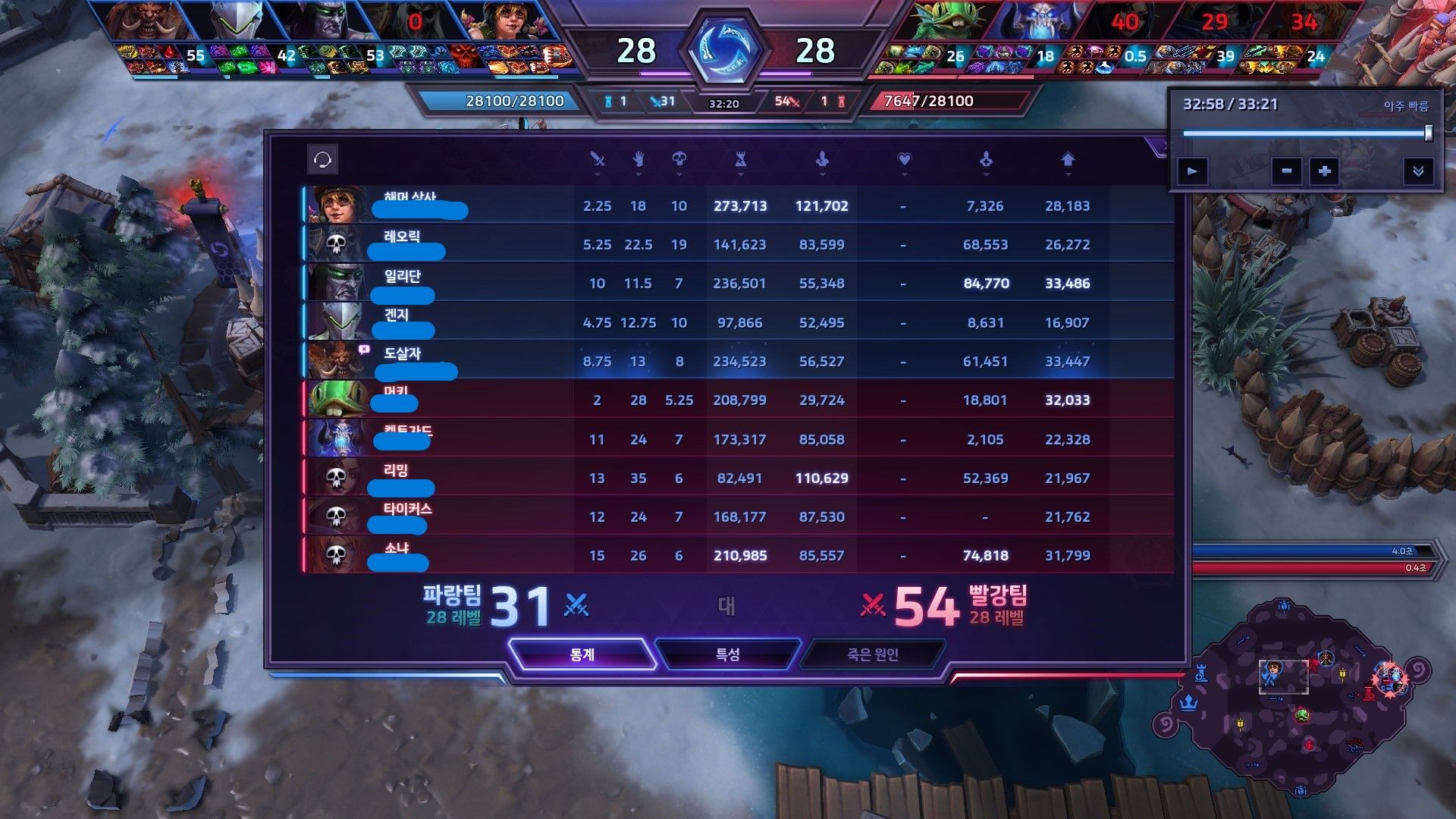Switch to the 통계 tab

[x=582, y=654]
